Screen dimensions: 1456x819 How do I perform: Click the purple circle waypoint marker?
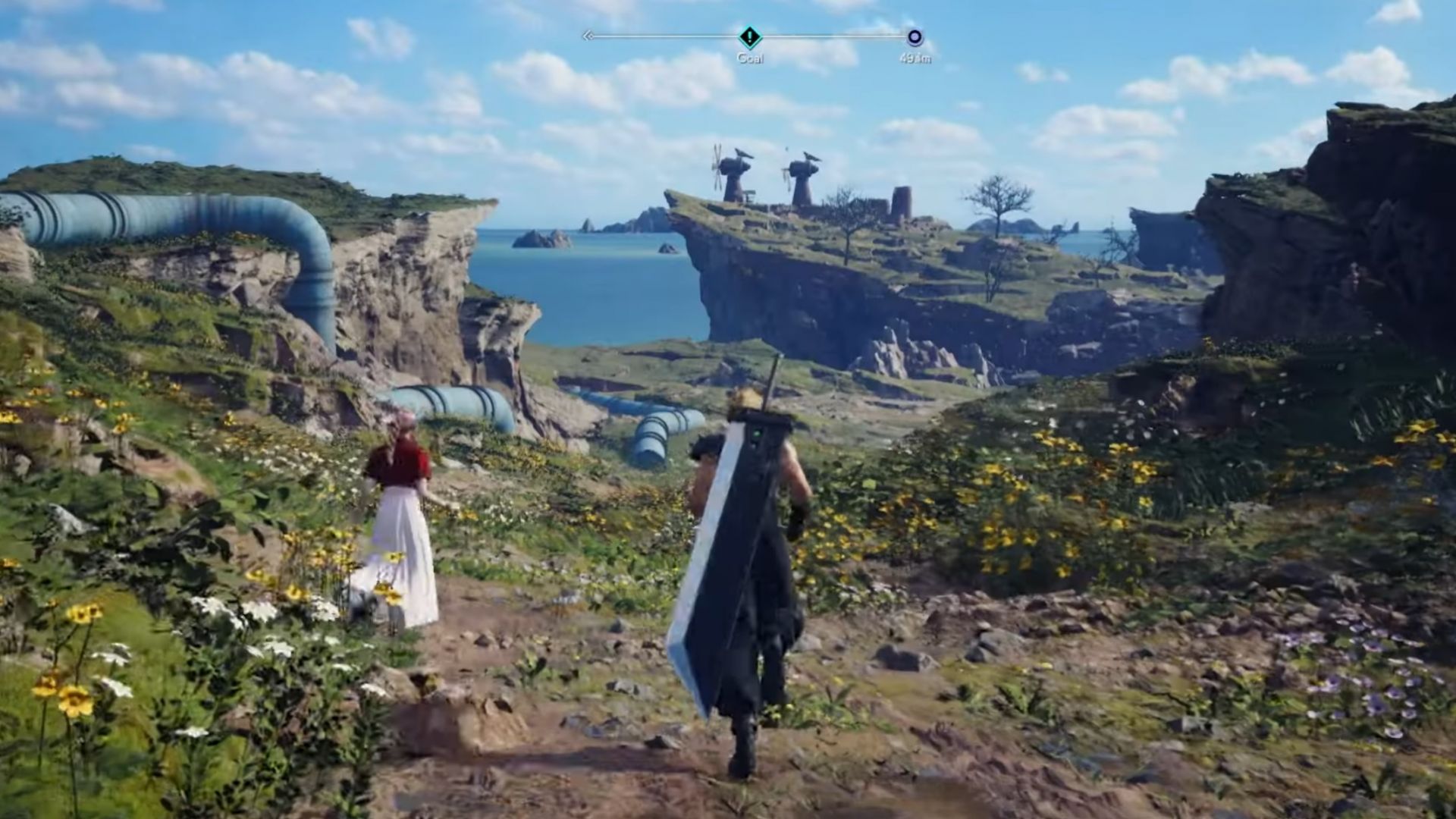[x=915, y=37]
